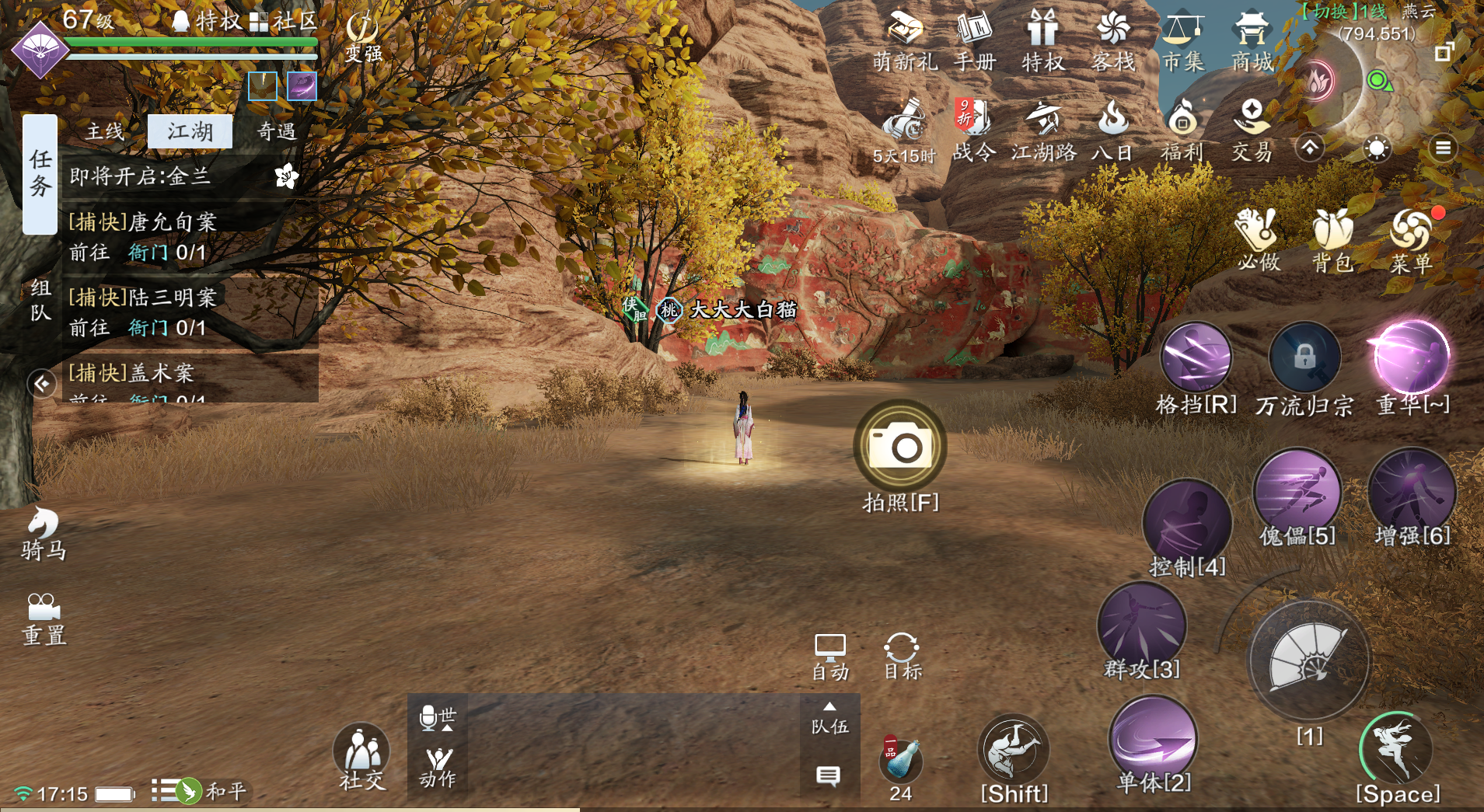Reset the camera with 重置
Viewport: 1484px width, 812px height.
44,619
